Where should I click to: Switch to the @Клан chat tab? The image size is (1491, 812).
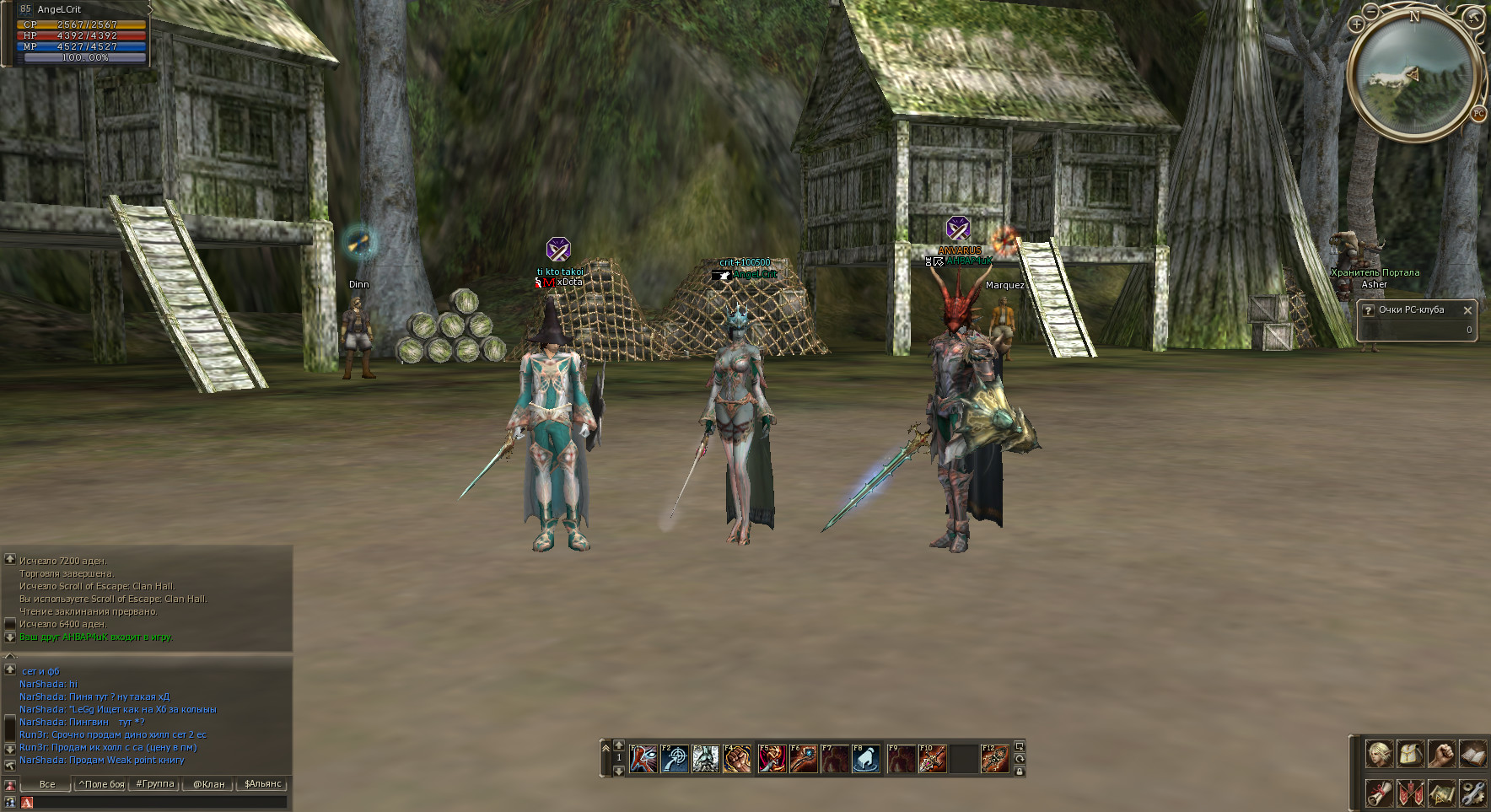[x=208, y=784]
